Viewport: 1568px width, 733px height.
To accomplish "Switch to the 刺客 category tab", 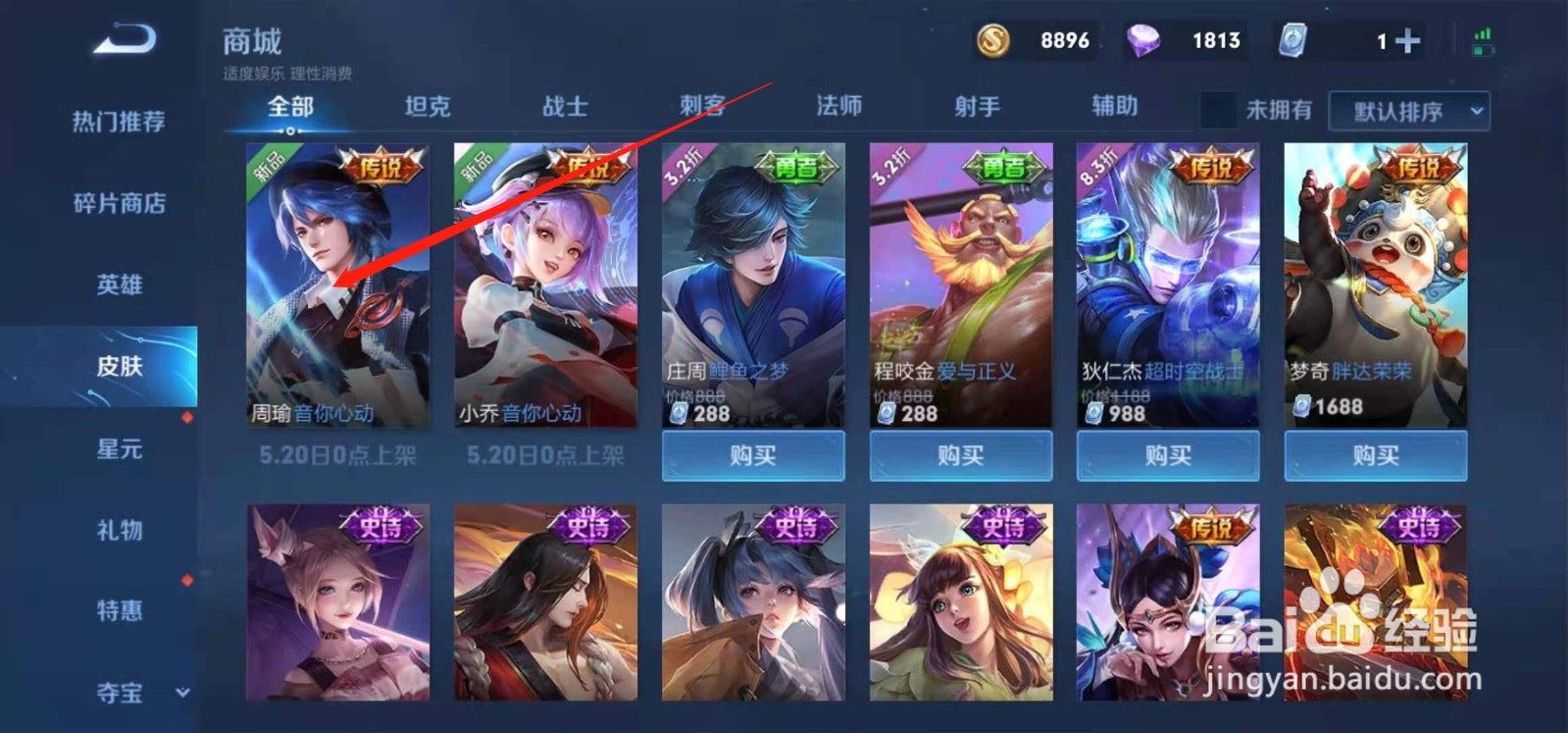I will click(703, 108).
